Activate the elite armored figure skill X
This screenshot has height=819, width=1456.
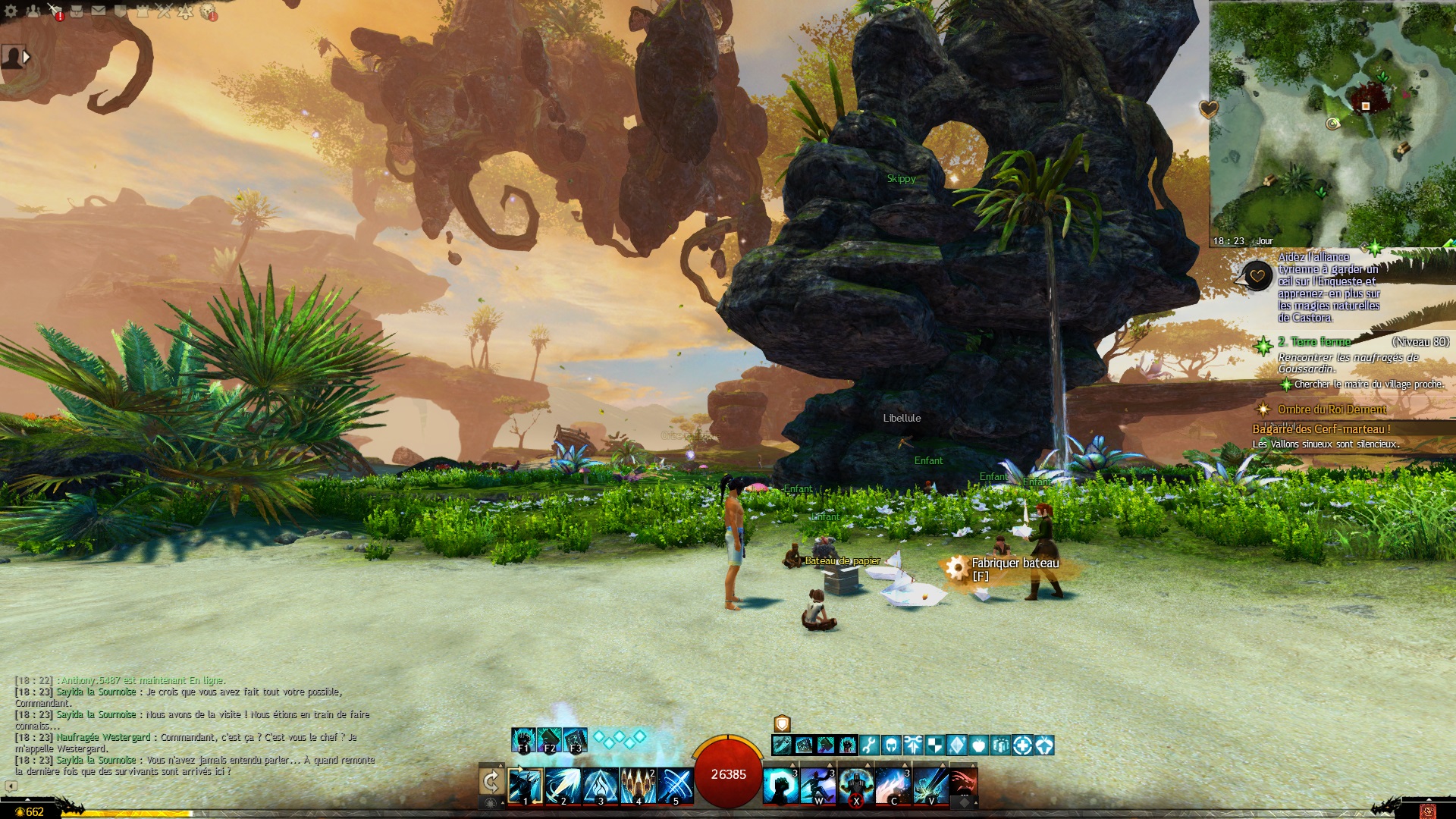855,786
